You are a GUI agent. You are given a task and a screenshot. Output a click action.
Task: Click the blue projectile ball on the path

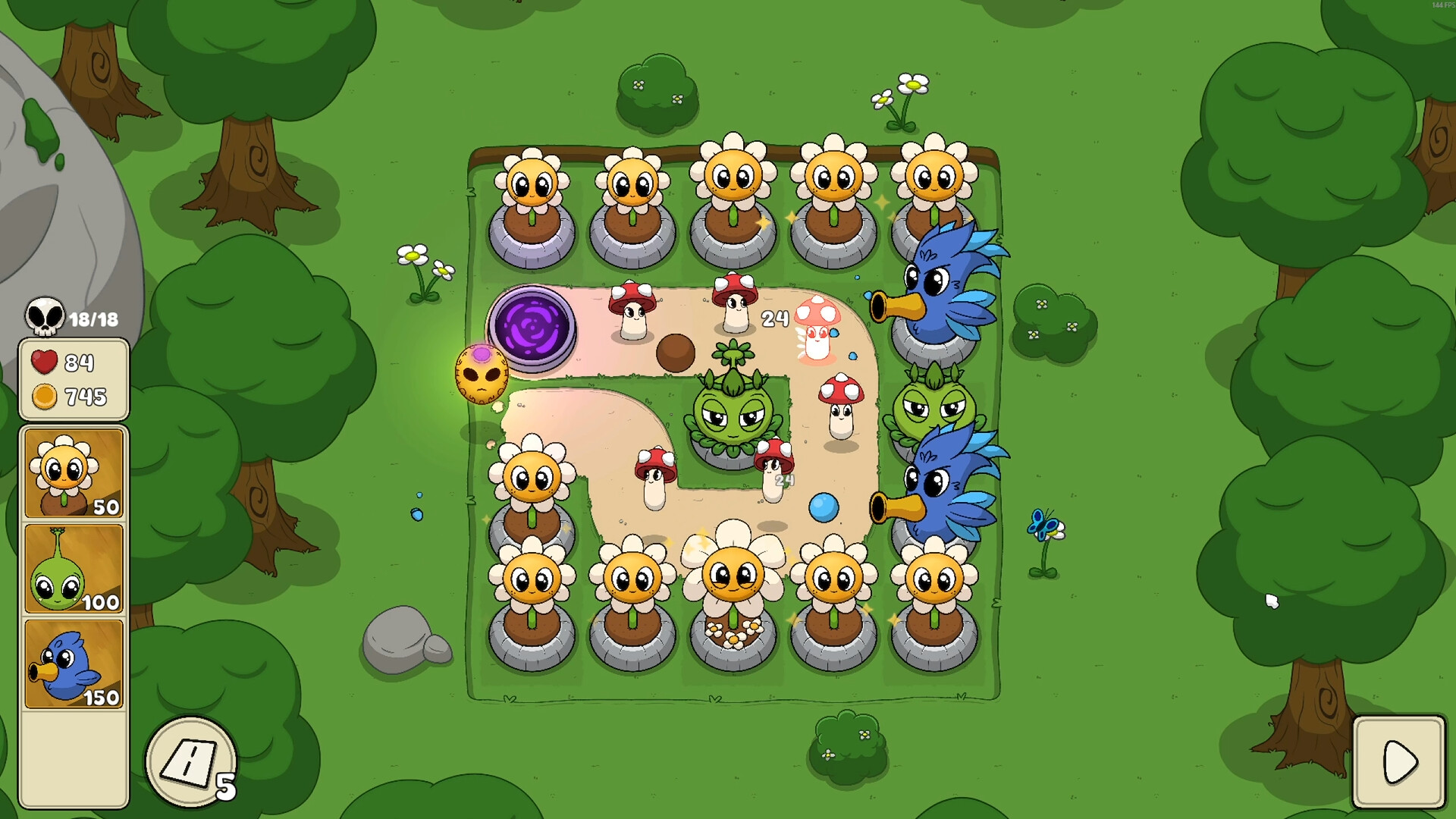click(823, 508)
